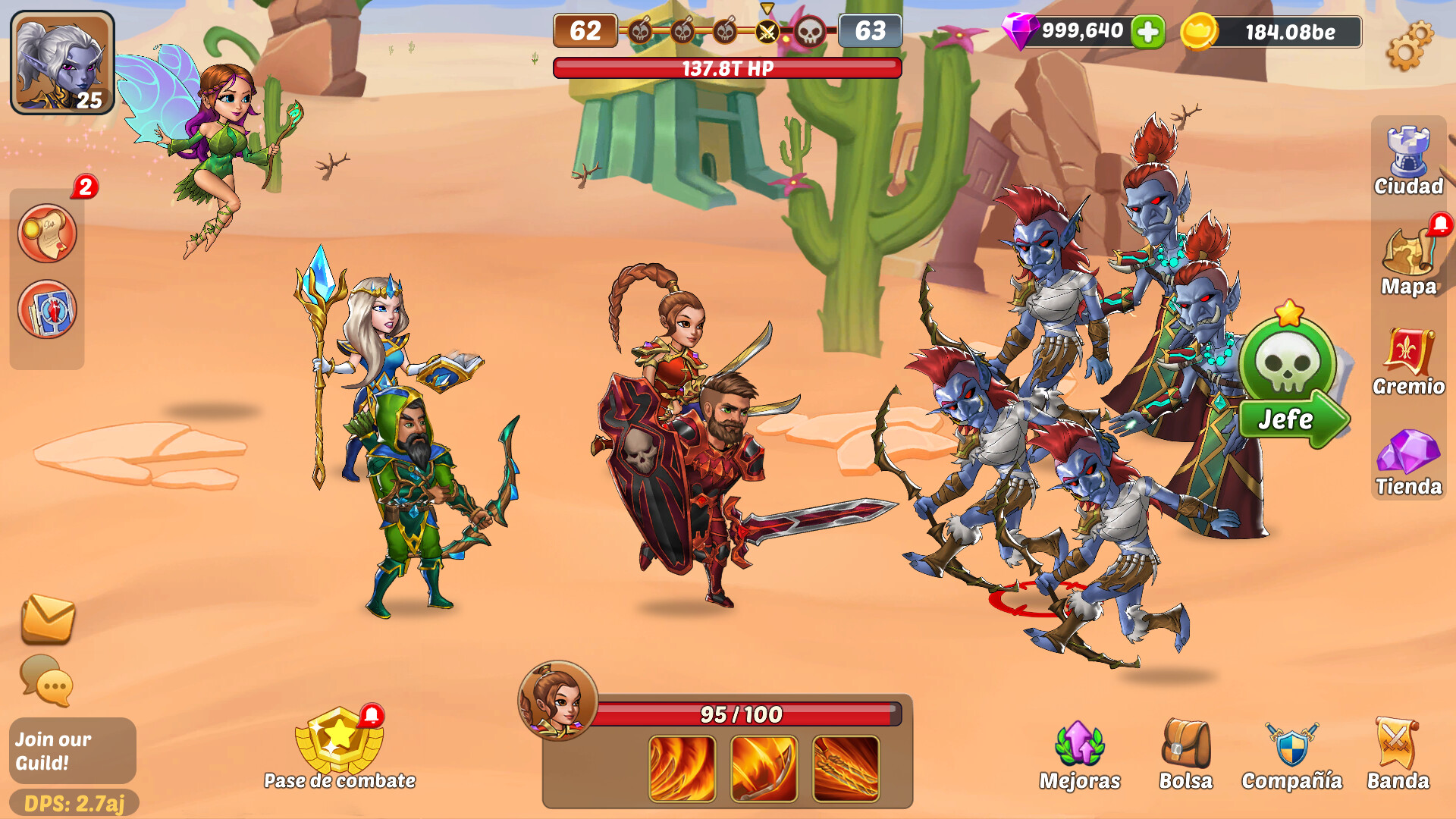Screen dimensions: 1456x819
Task: Open the quest scroll with red badge
Action: click(47, 234)
